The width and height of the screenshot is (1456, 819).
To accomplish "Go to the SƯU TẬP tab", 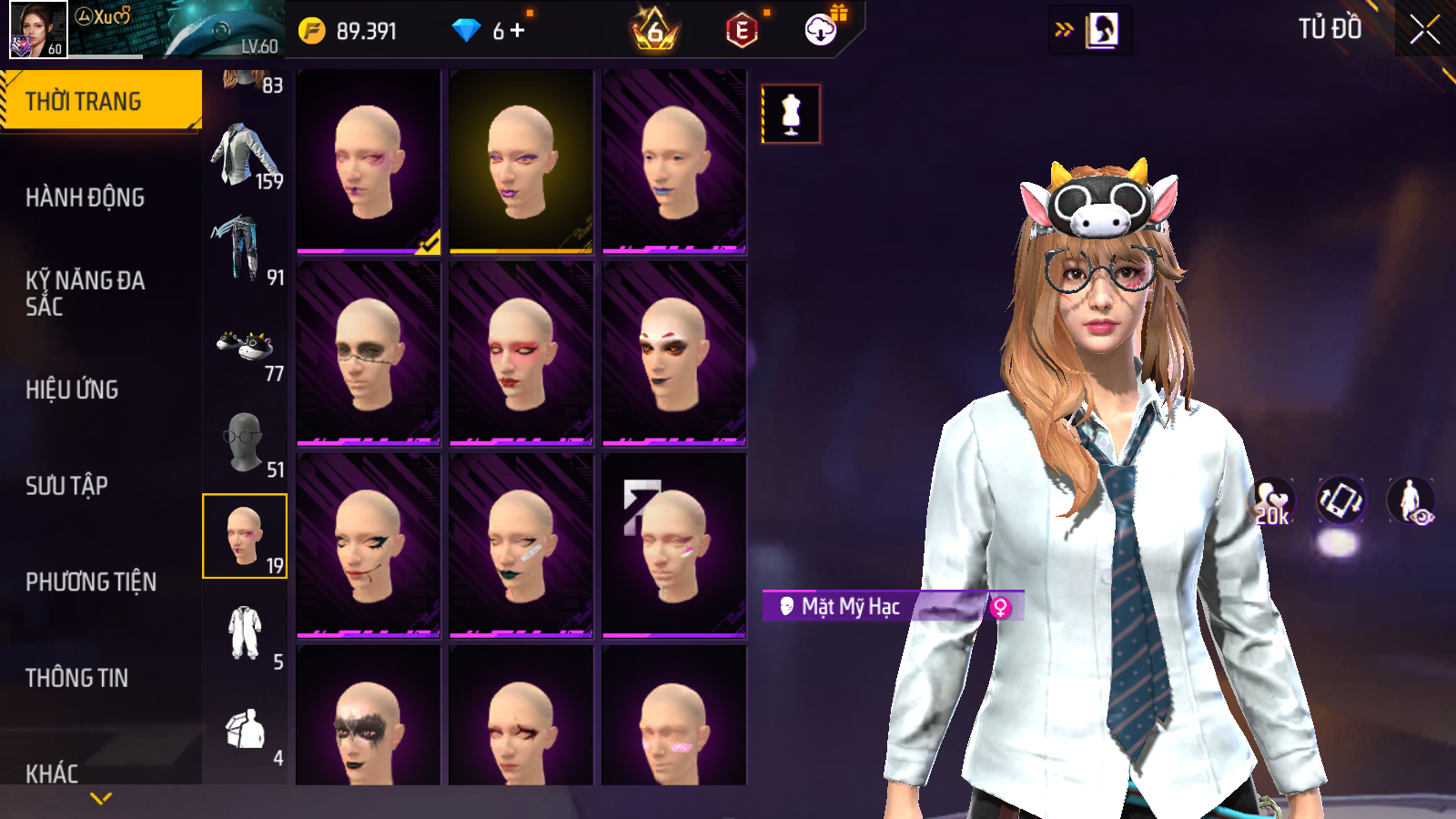I will pos(67,486).
